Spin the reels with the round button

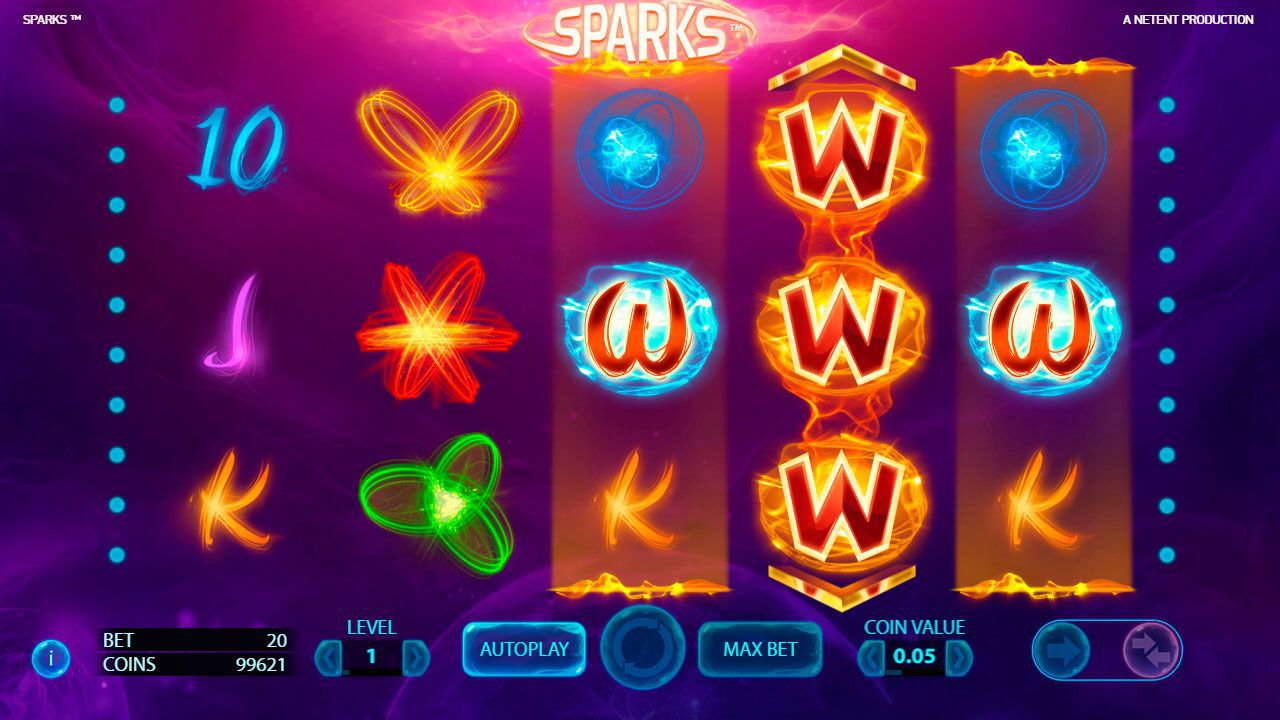[x=642, y=648]
